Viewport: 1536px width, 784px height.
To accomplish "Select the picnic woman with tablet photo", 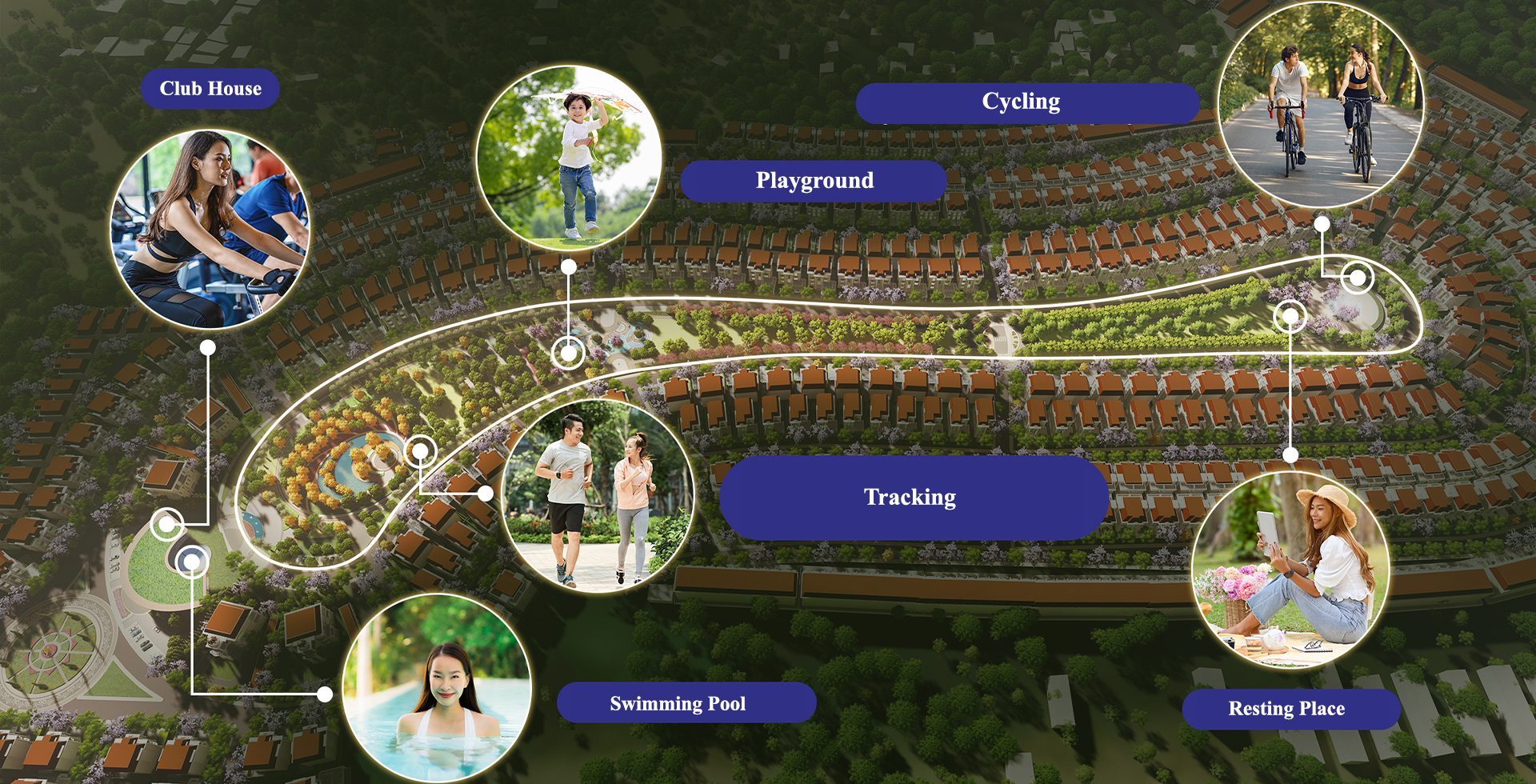I will 1290,569.
